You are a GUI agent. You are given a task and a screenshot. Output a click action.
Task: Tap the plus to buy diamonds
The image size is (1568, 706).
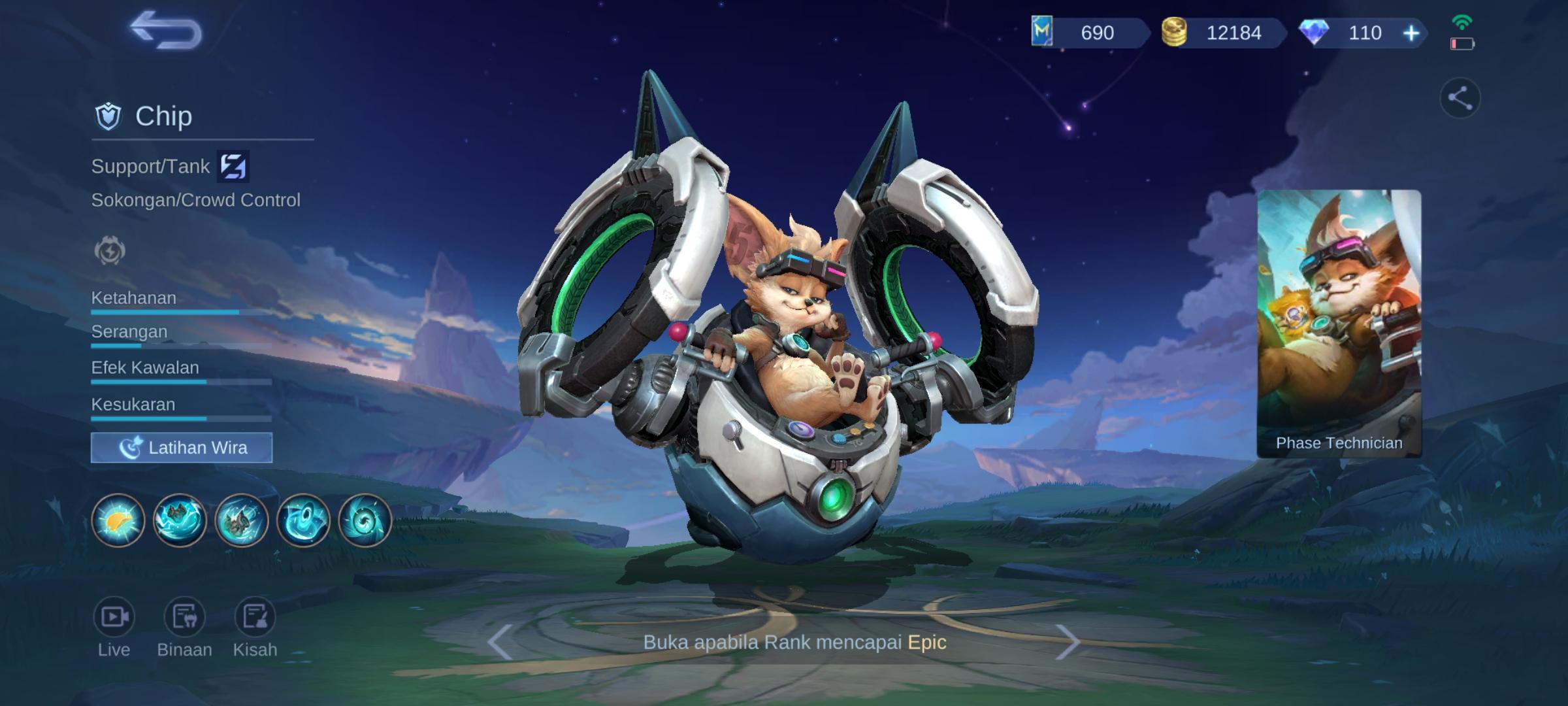pyautogui.click(x=1410, y=34)
